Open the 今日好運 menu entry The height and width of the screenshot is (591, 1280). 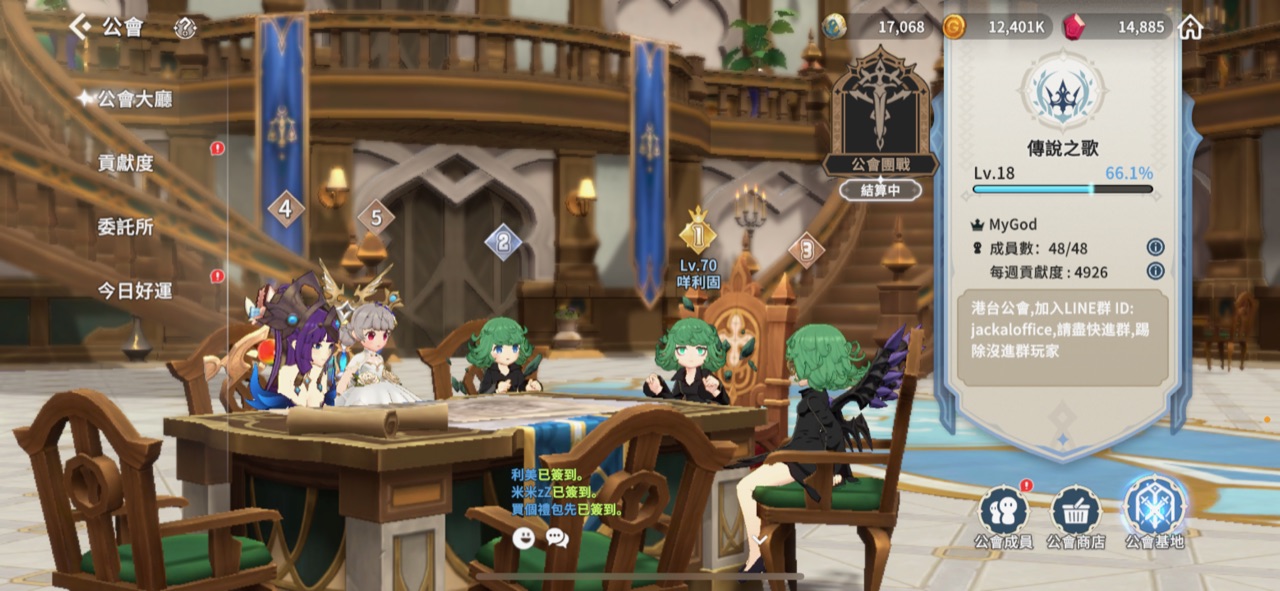pyautogui.click(x=134, y=290)
